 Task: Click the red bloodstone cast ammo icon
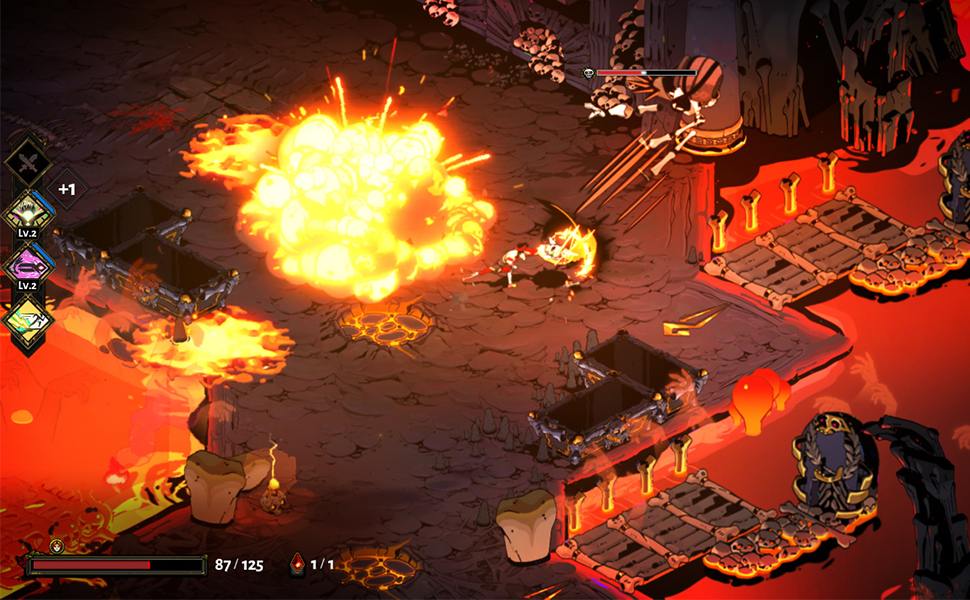[297, 565]
